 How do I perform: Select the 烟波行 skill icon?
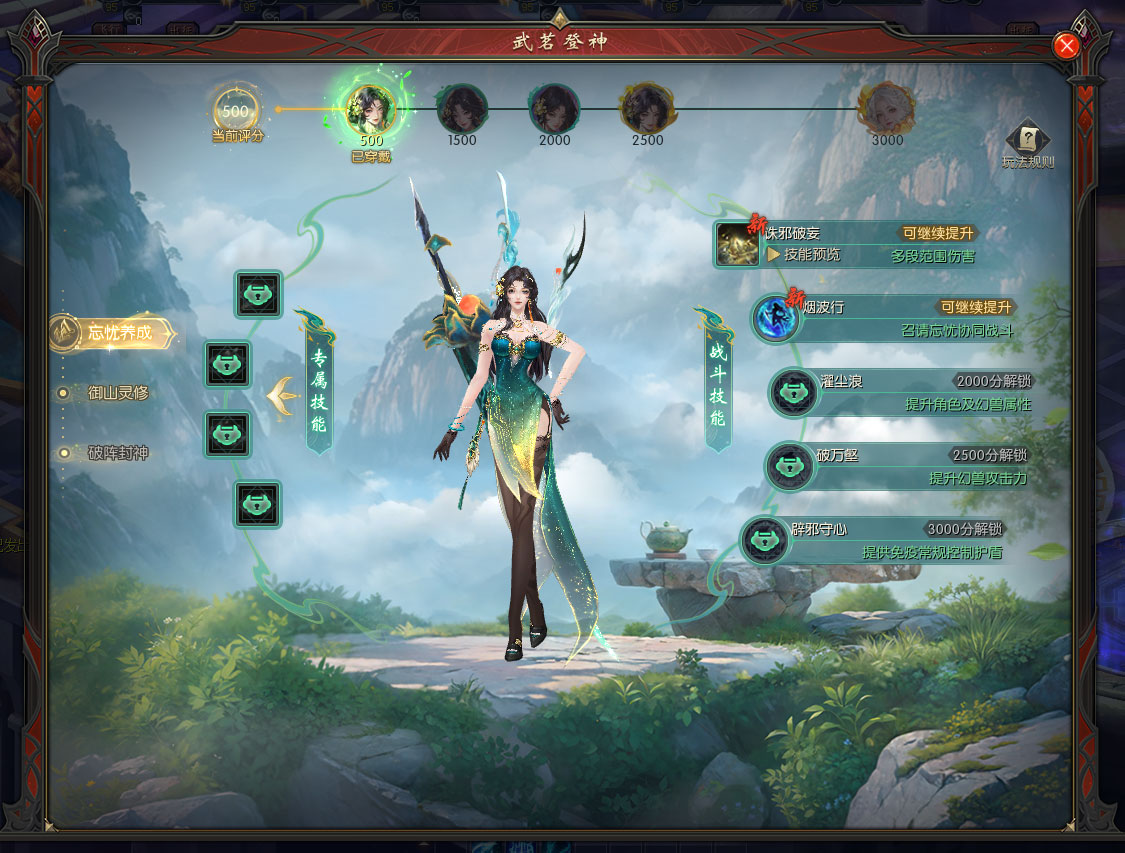click(x=777, y=318)
